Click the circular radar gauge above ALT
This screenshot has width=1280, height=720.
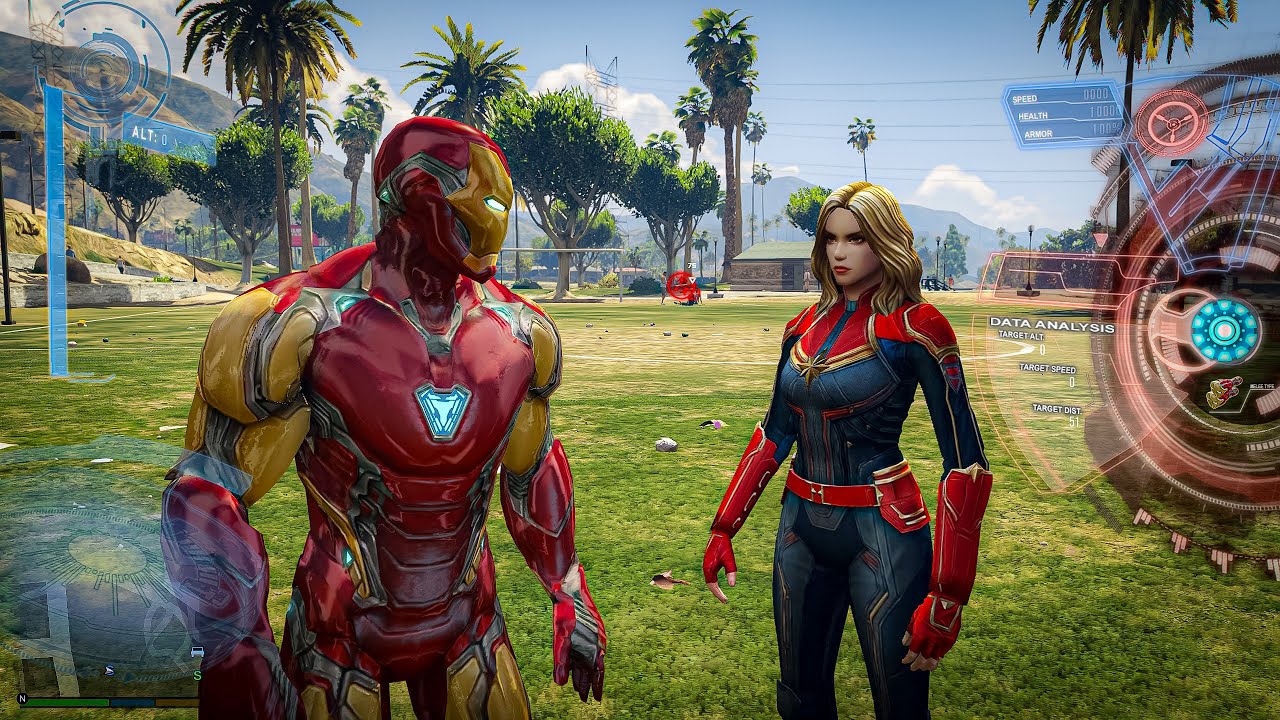[100, 70]
